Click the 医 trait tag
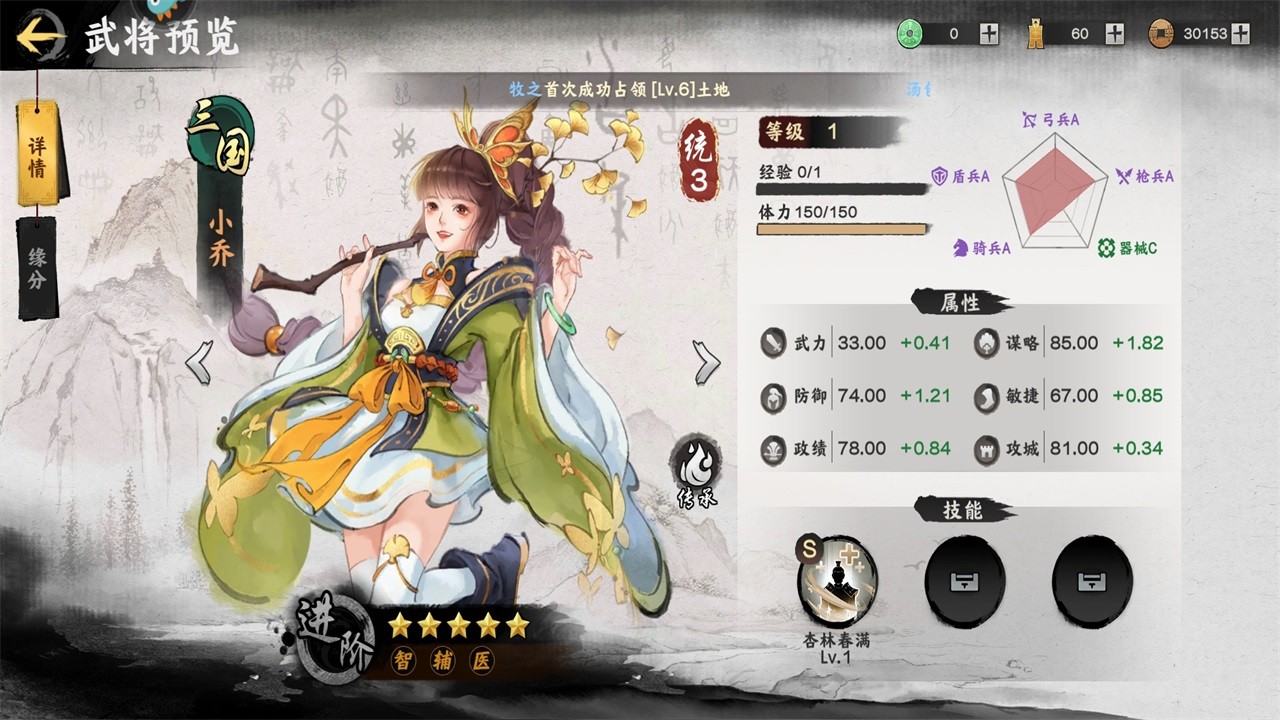Image resolution: width=1280 pixels, height=720 pixels. [483, 661]
